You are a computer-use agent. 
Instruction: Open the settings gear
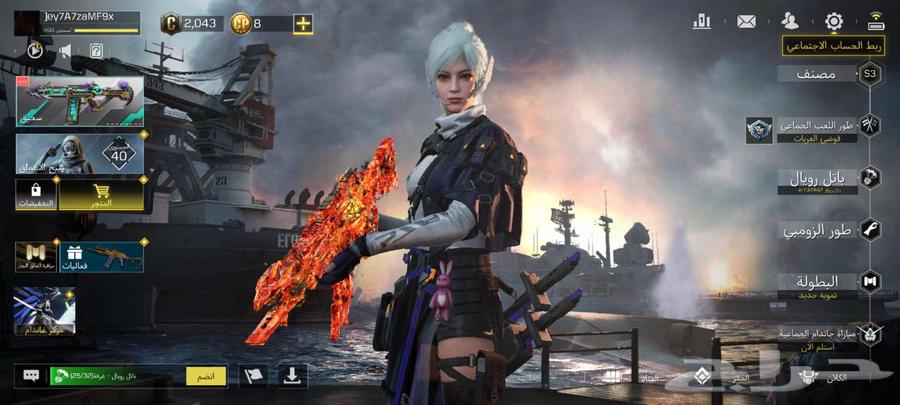pos(834,20)
